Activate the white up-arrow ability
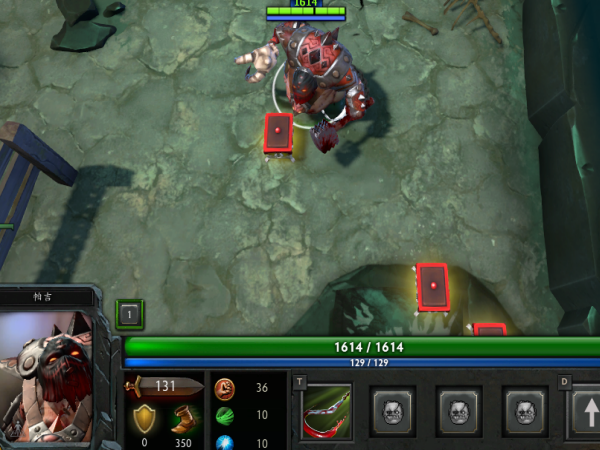Image resolution: width=600 pixels, height=450 pixels. (586, 412)
